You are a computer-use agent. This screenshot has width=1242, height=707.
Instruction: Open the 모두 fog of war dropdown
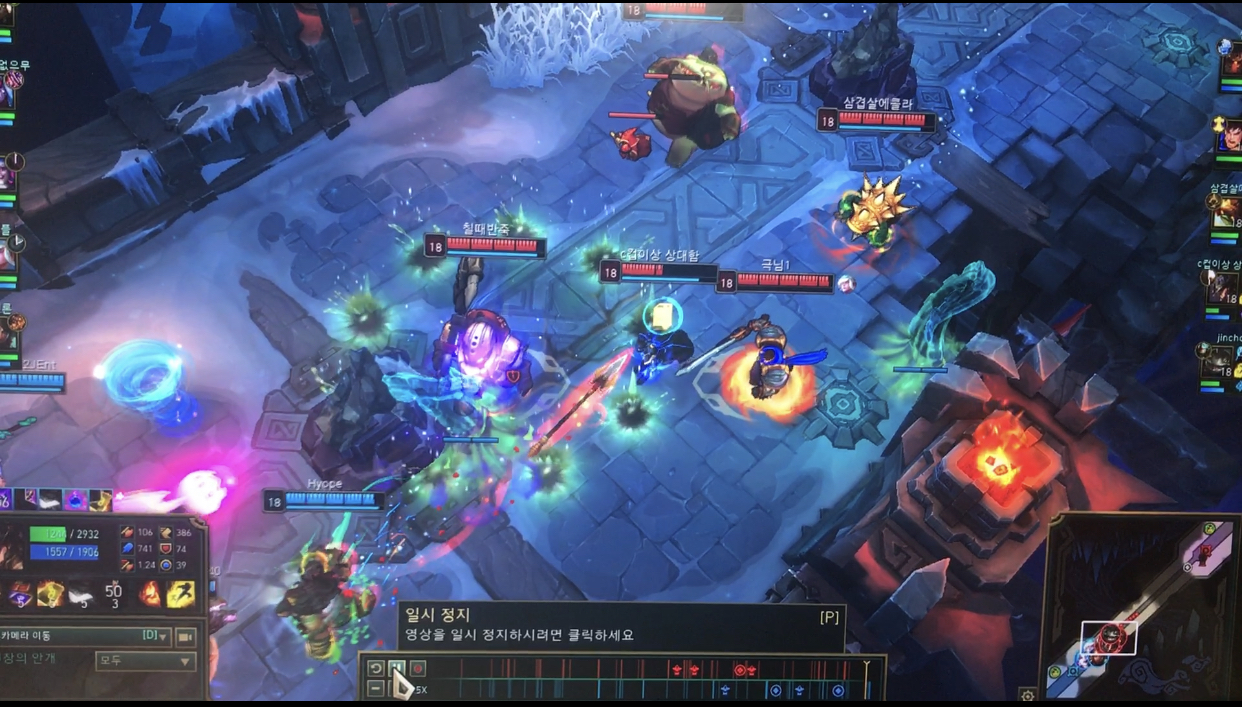[x=145, y=661]
